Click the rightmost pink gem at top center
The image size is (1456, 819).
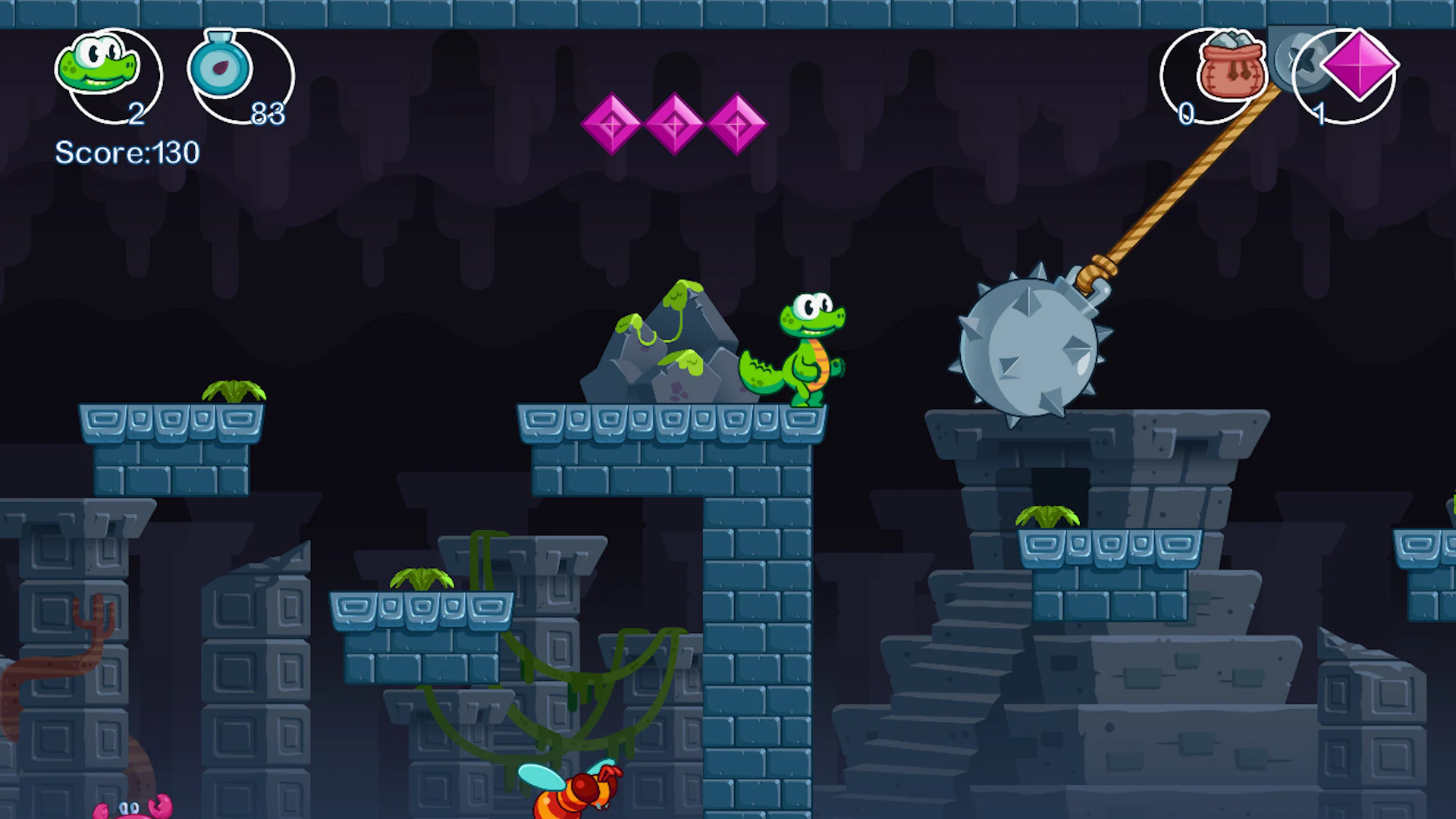[736, 124]
